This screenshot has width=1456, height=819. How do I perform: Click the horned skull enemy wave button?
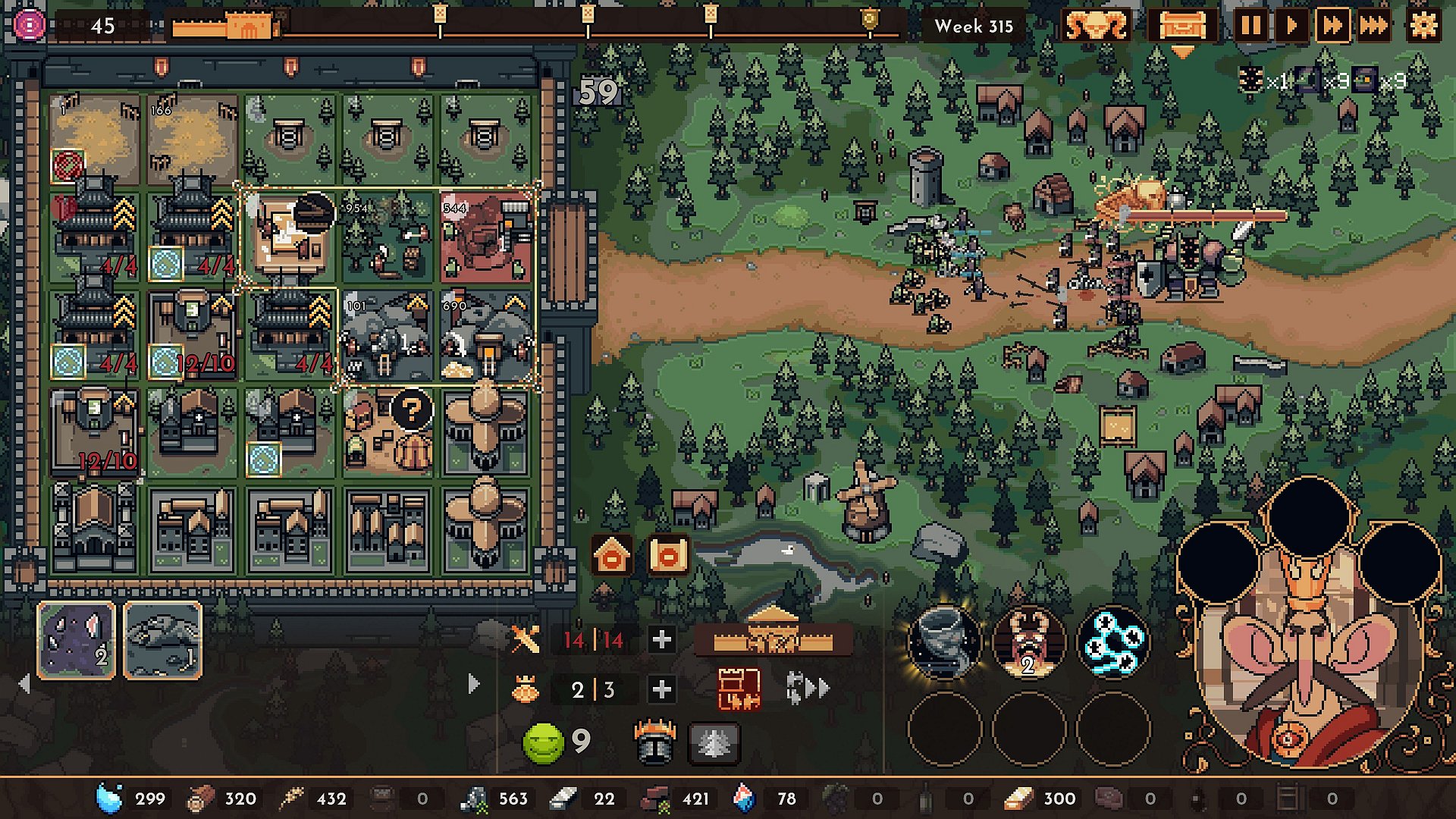[x=1096, y=27]
